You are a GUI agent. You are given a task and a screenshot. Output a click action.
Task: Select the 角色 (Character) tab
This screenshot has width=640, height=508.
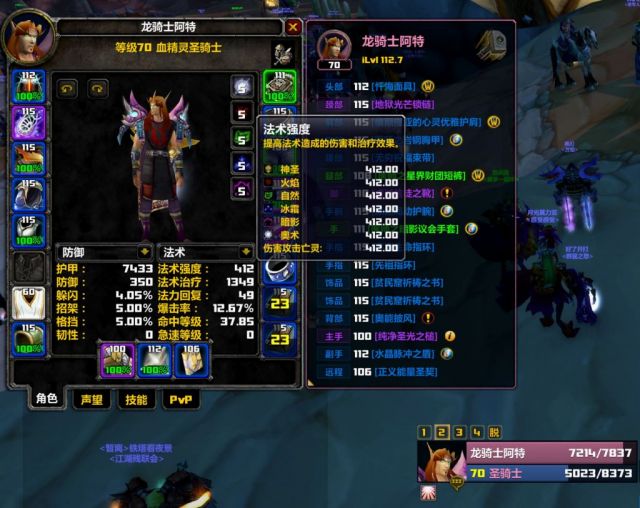[x=47, y=399]
